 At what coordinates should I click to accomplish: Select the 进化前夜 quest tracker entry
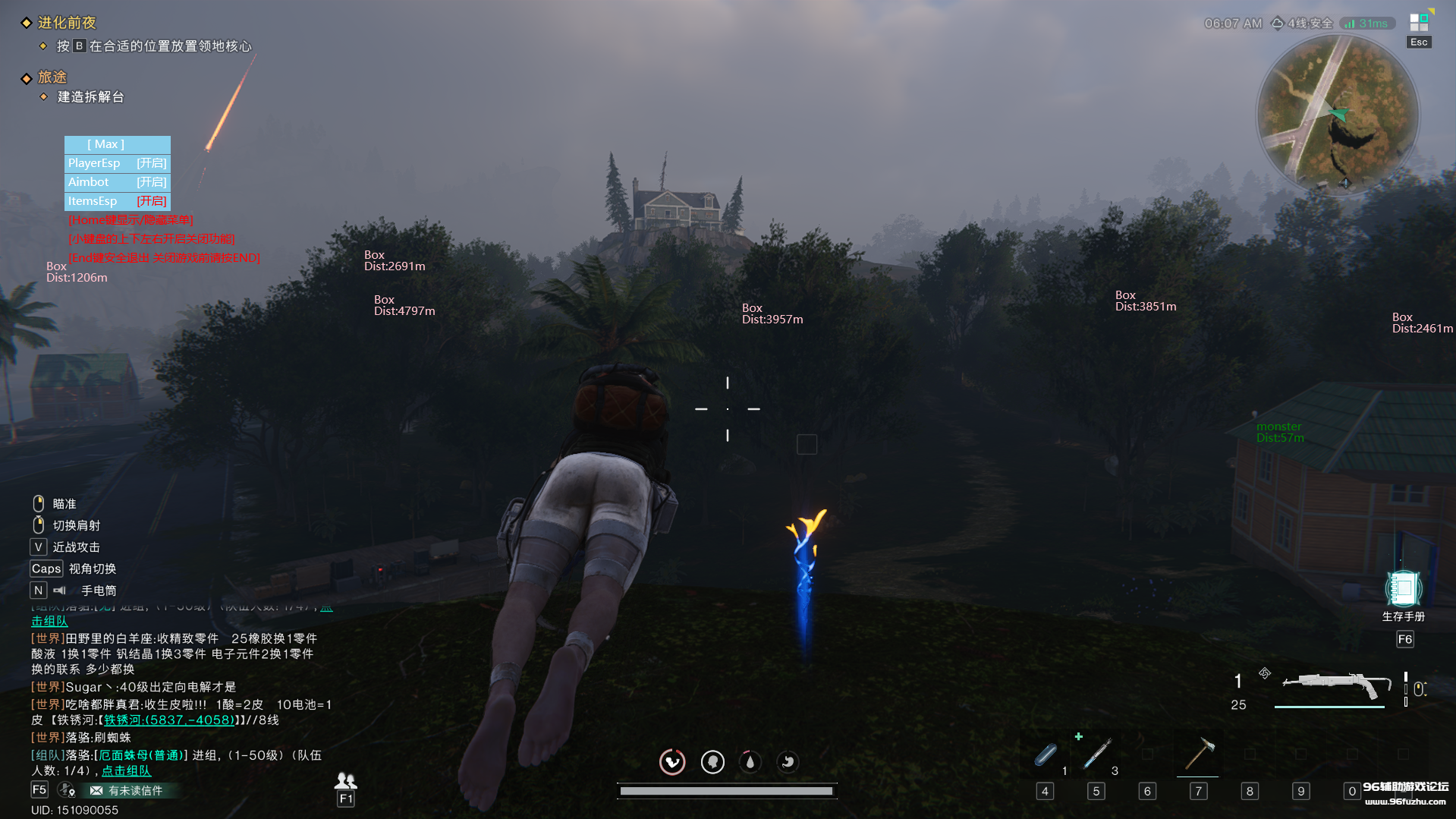(x=67, y=23)
